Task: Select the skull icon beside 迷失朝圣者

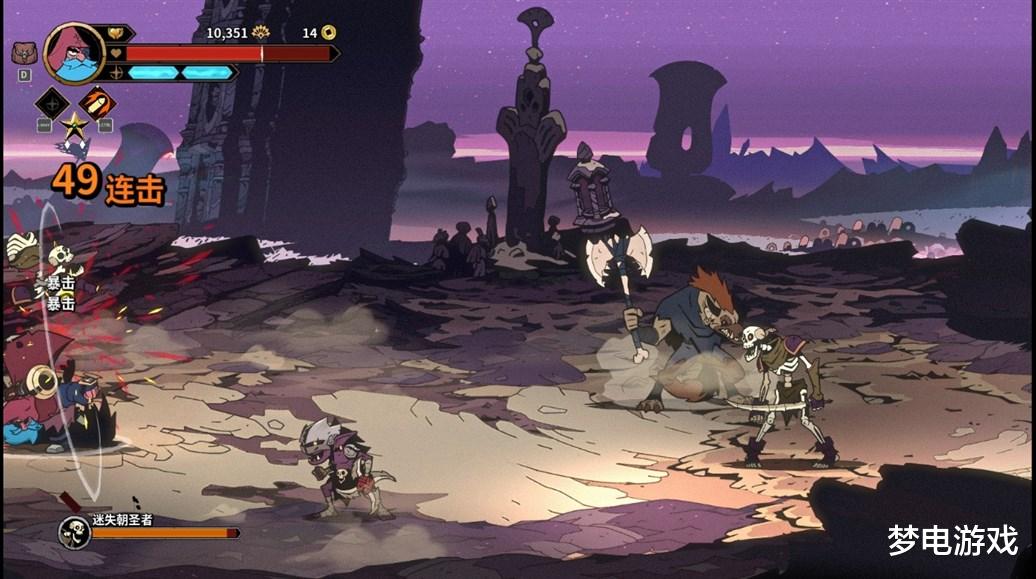Action: click(x=74, y=530)
